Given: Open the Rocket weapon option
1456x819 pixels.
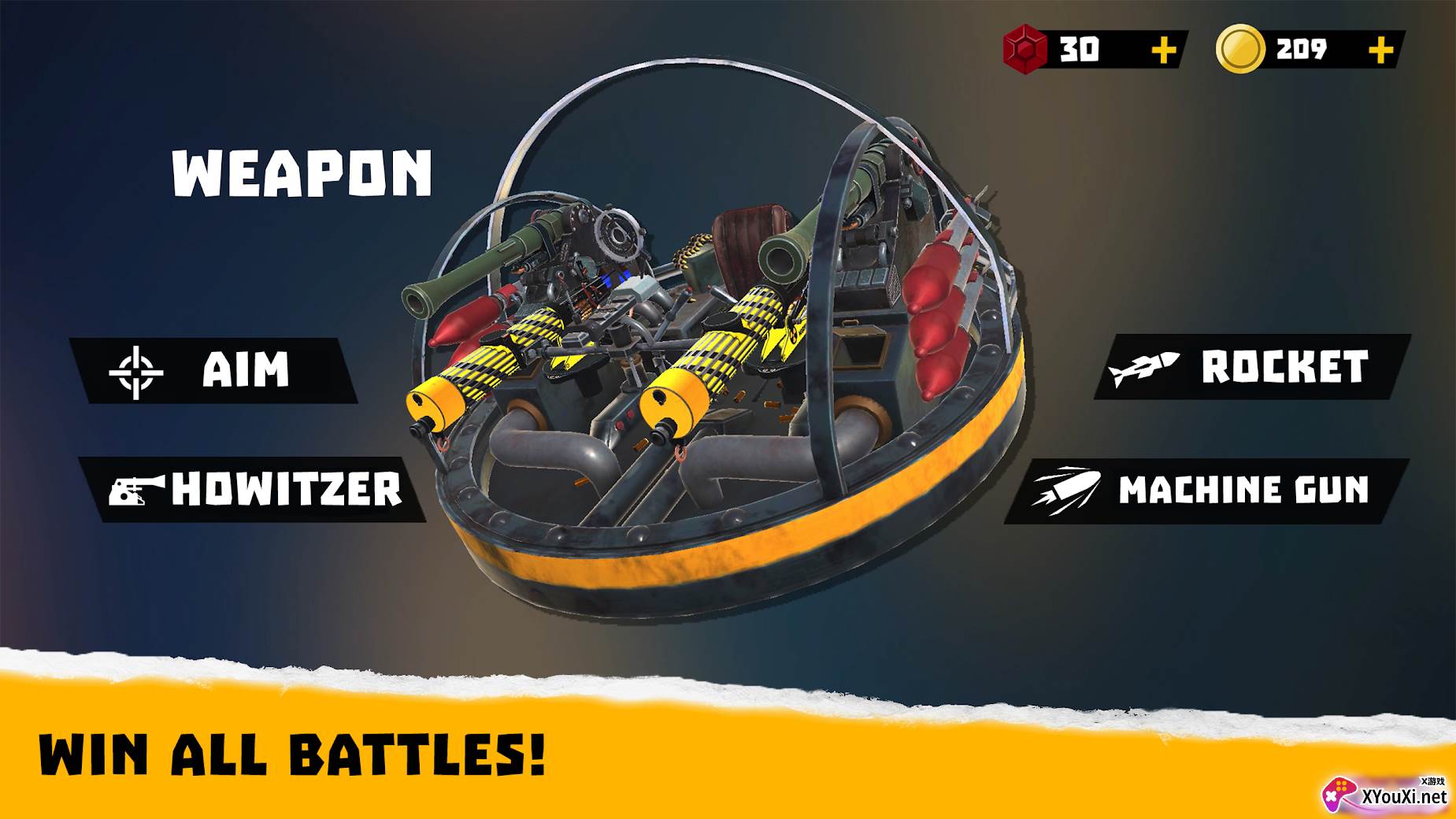Looking at the screenshot, I should tap(1250, 367).
